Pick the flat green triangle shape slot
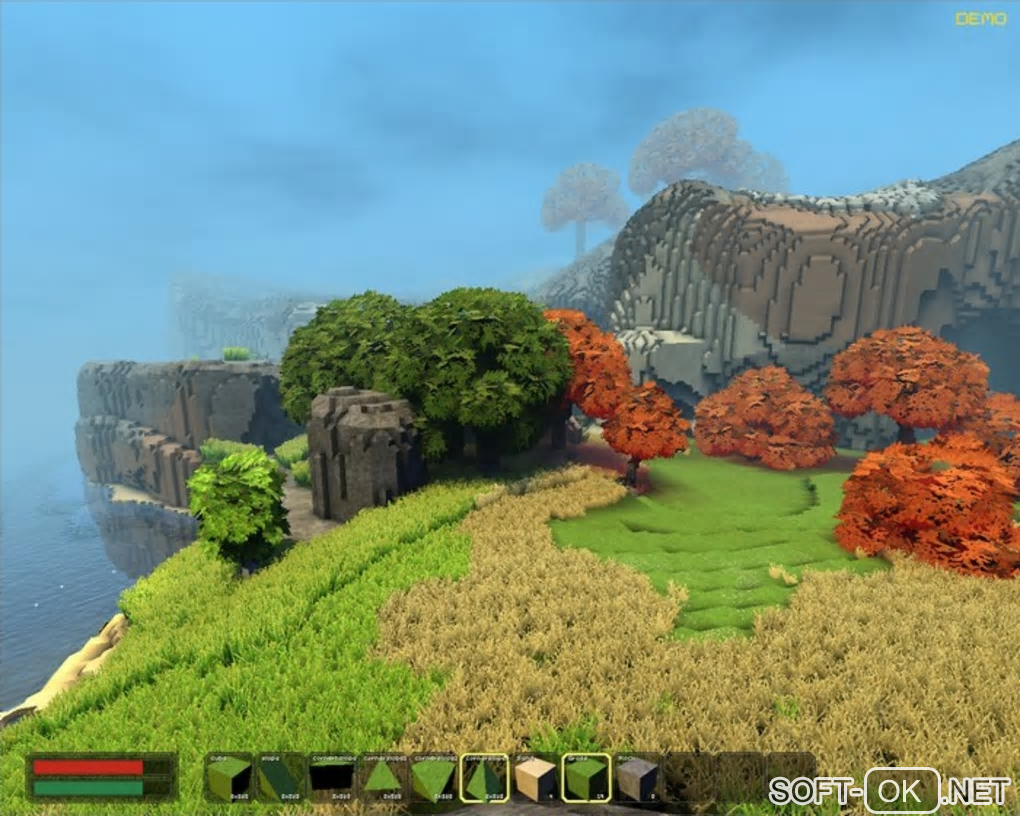 [382, 778]
